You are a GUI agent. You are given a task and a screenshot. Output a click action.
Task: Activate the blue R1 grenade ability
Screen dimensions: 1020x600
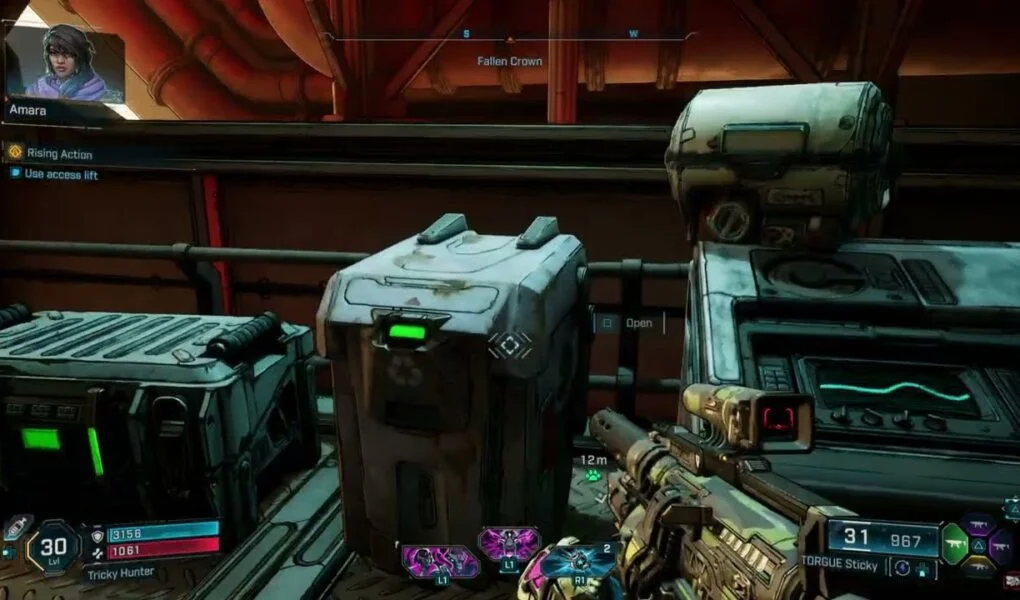580,561
